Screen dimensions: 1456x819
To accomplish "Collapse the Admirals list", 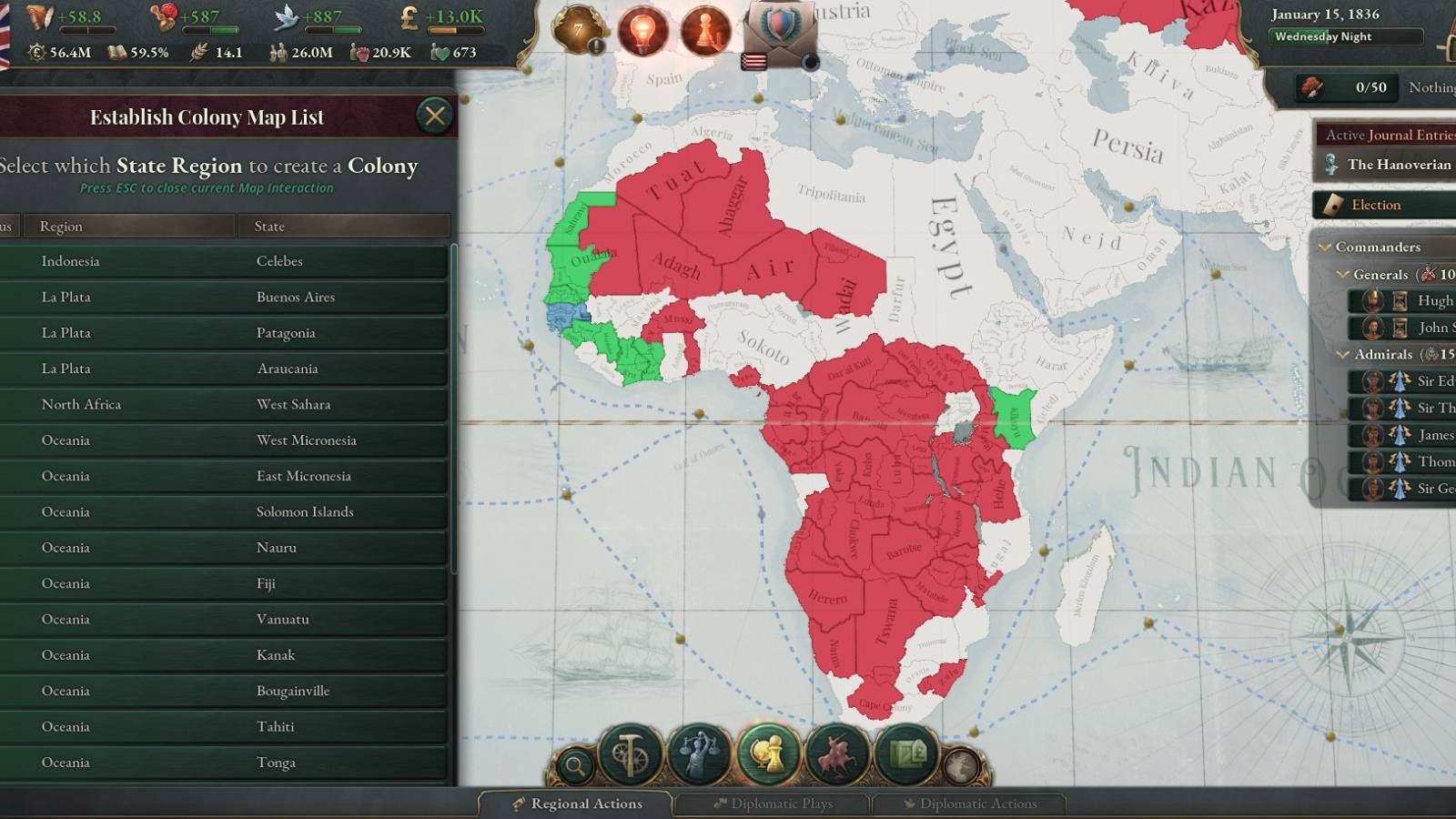I will [1343, 354].
